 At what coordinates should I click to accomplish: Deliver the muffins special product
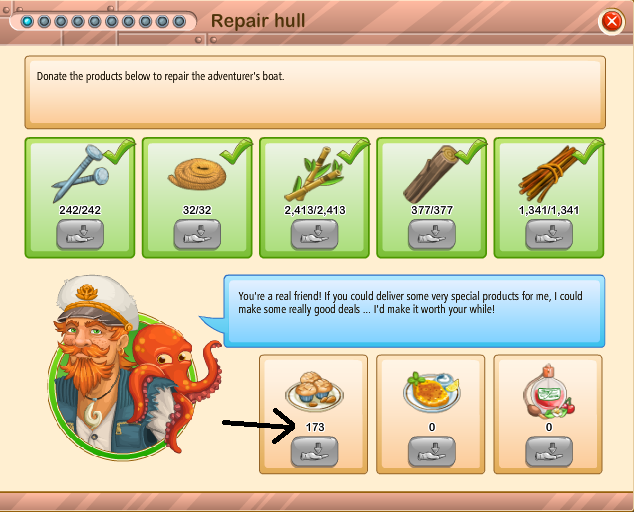tap(315, 452)
